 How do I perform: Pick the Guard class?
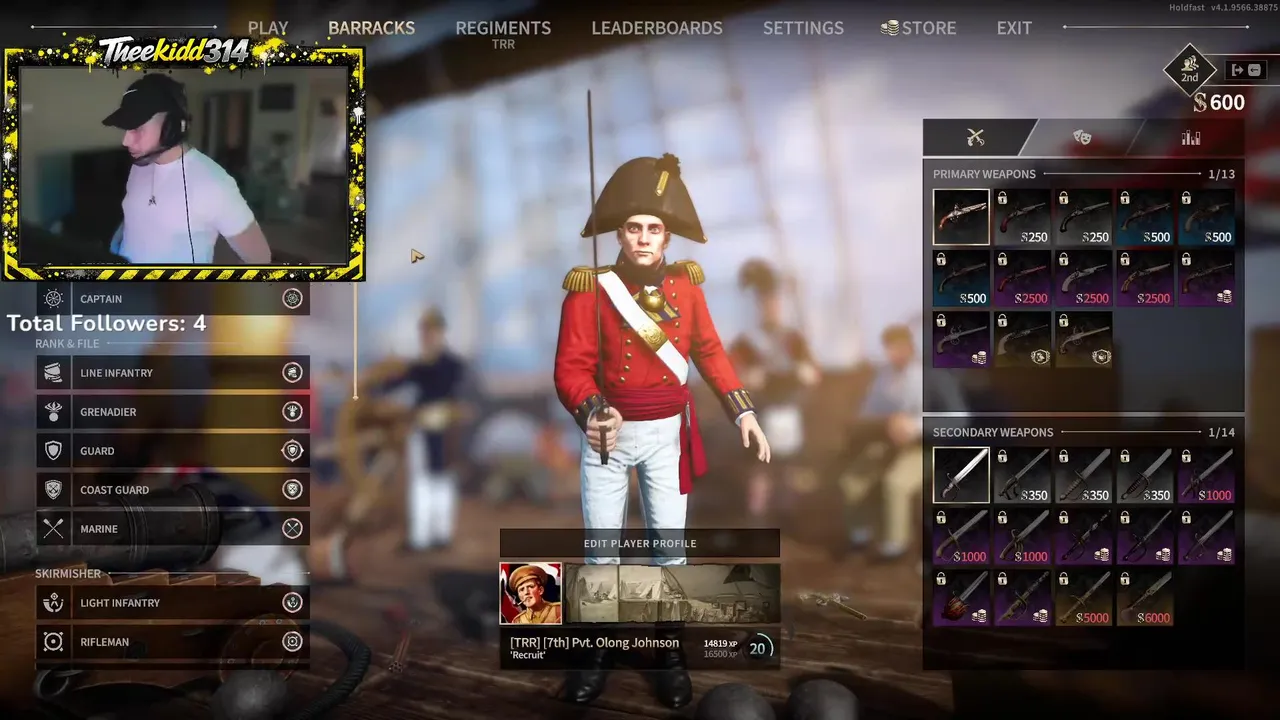point(172,451)
